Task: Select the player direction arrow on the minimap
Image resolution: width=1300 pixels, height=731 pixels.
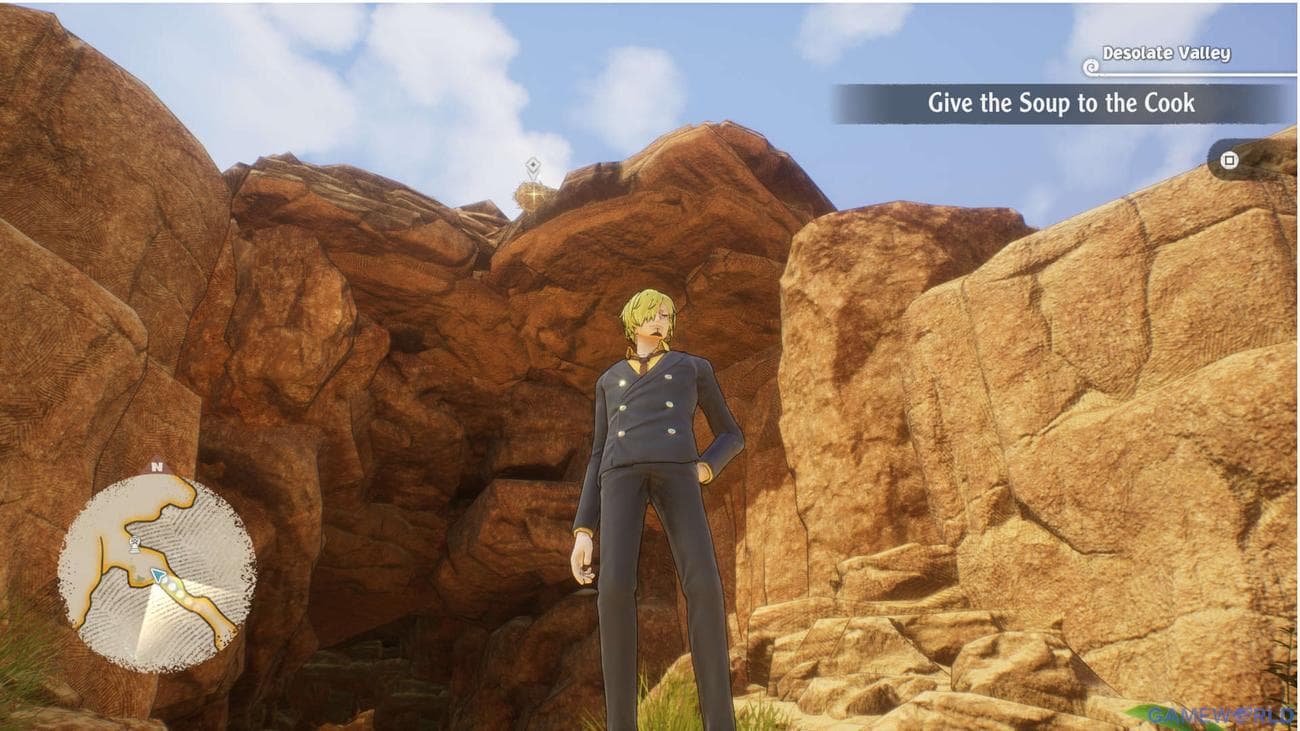Action: (x=158, y=574)
